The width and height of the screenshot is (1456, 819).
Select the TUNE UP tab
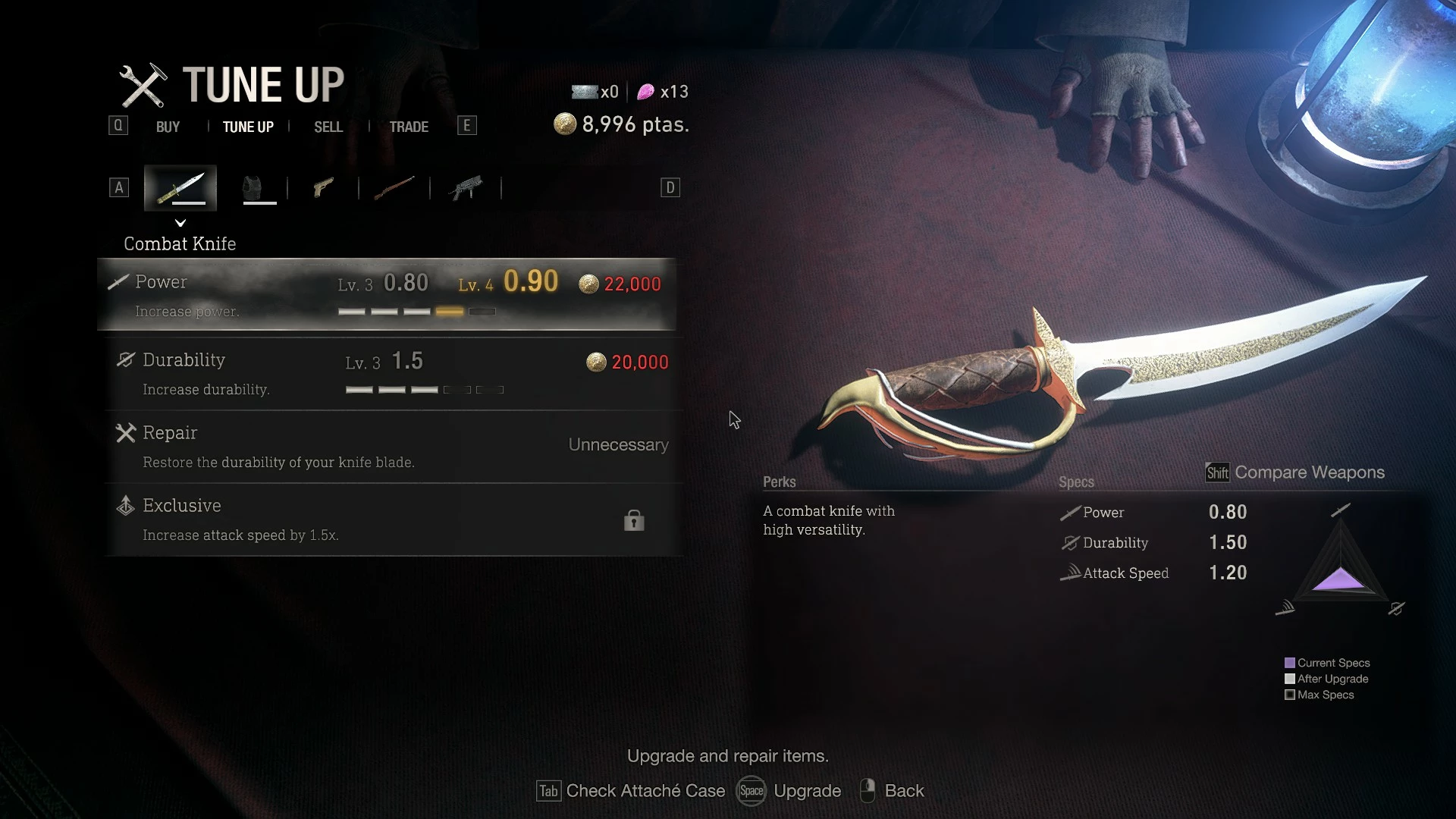[x=248, y=127]
